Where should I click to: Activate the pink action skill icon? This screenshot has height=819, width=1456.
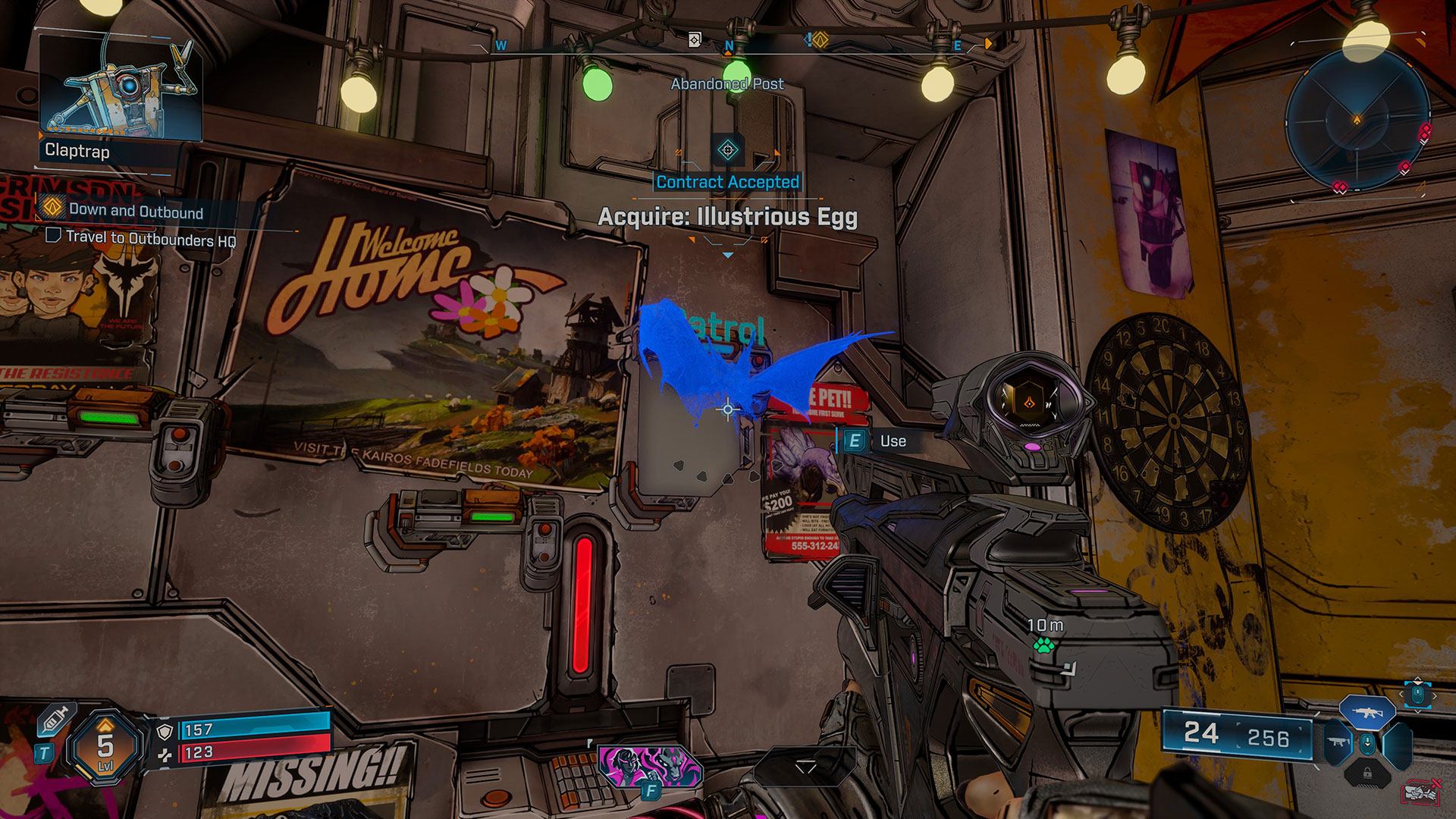coord(649,765)
